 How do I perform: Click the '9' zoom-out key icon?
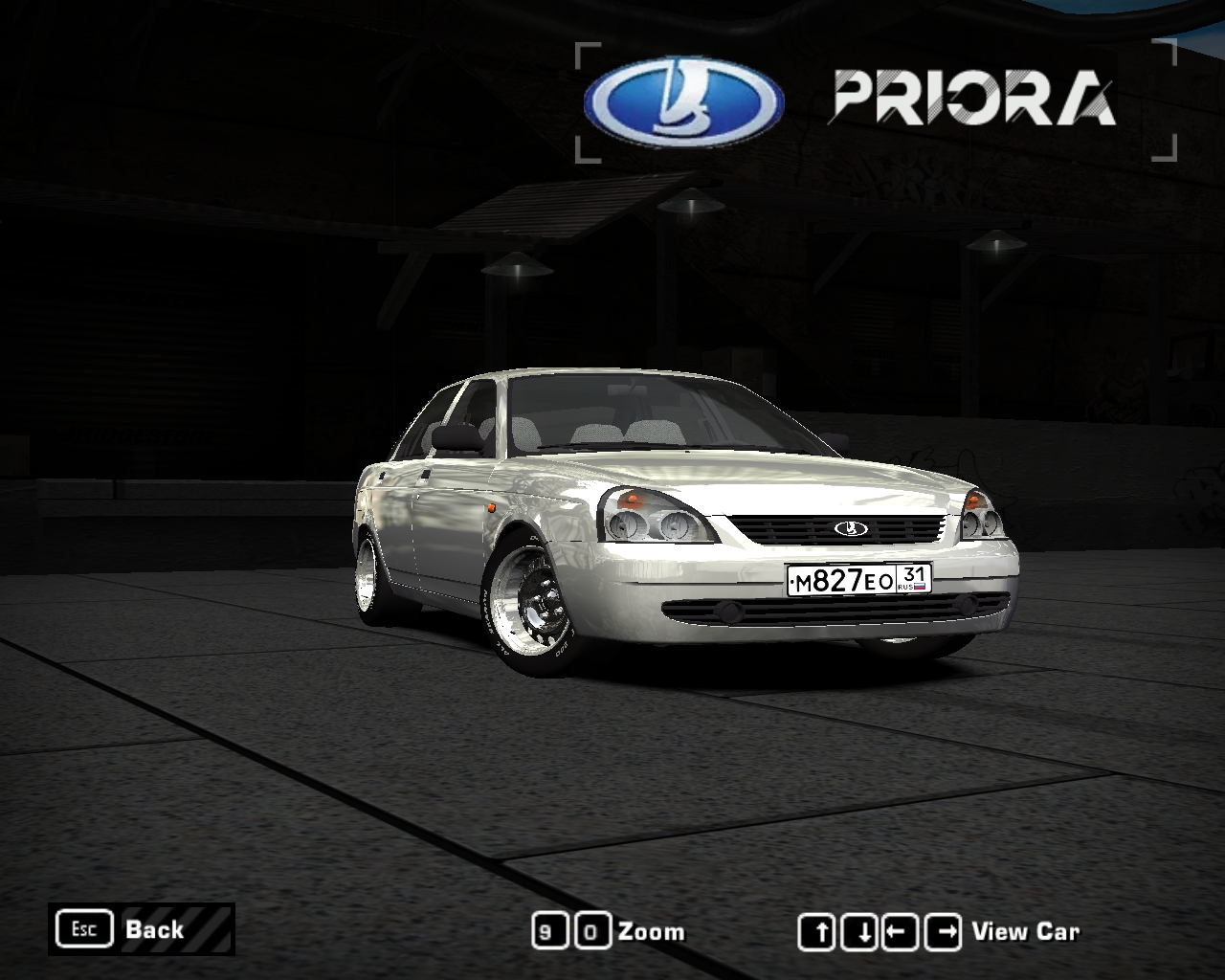click(x=547, y=929)
